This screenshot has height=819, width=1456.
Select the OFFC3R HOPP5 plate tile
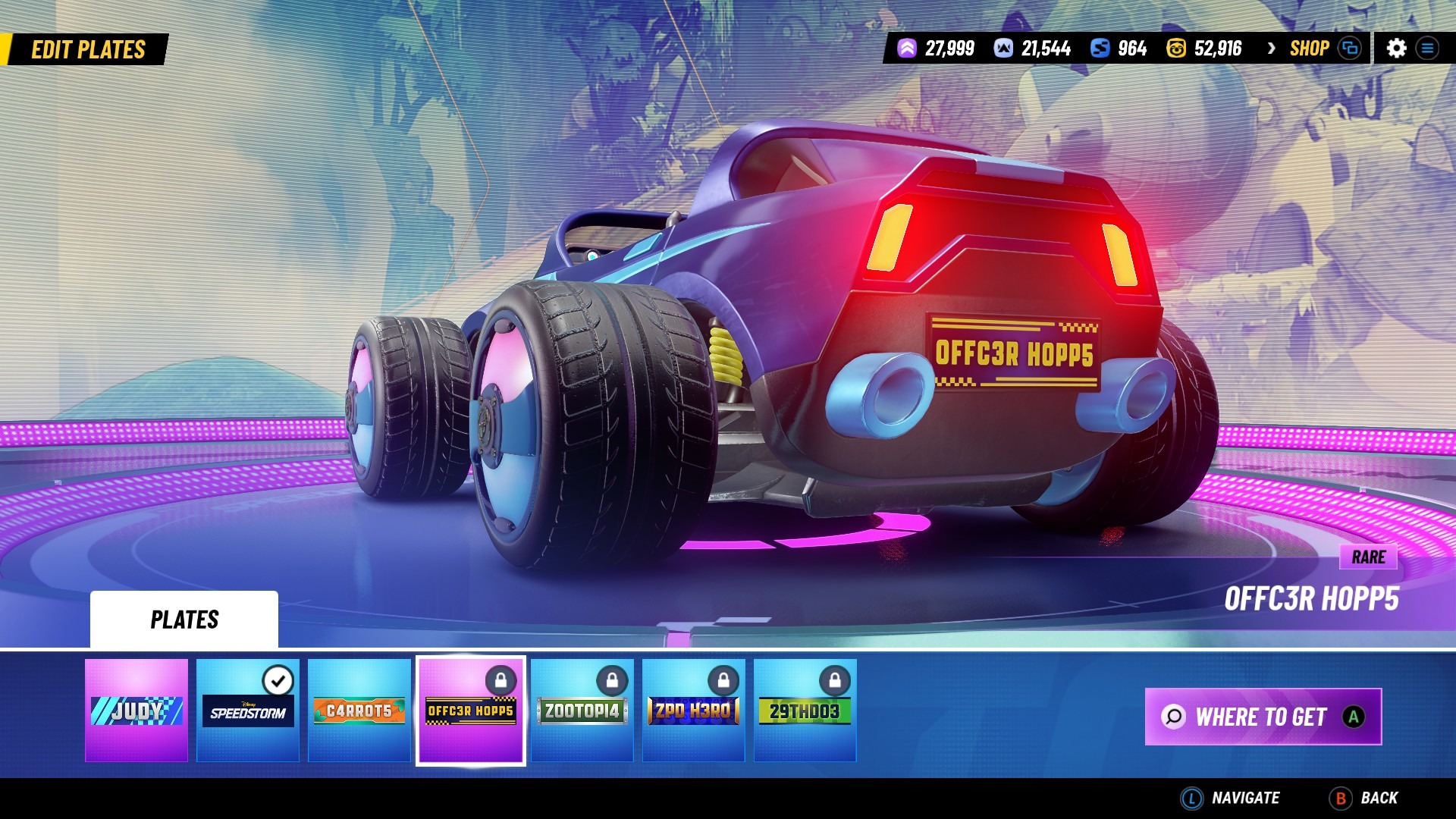point(471,710)
